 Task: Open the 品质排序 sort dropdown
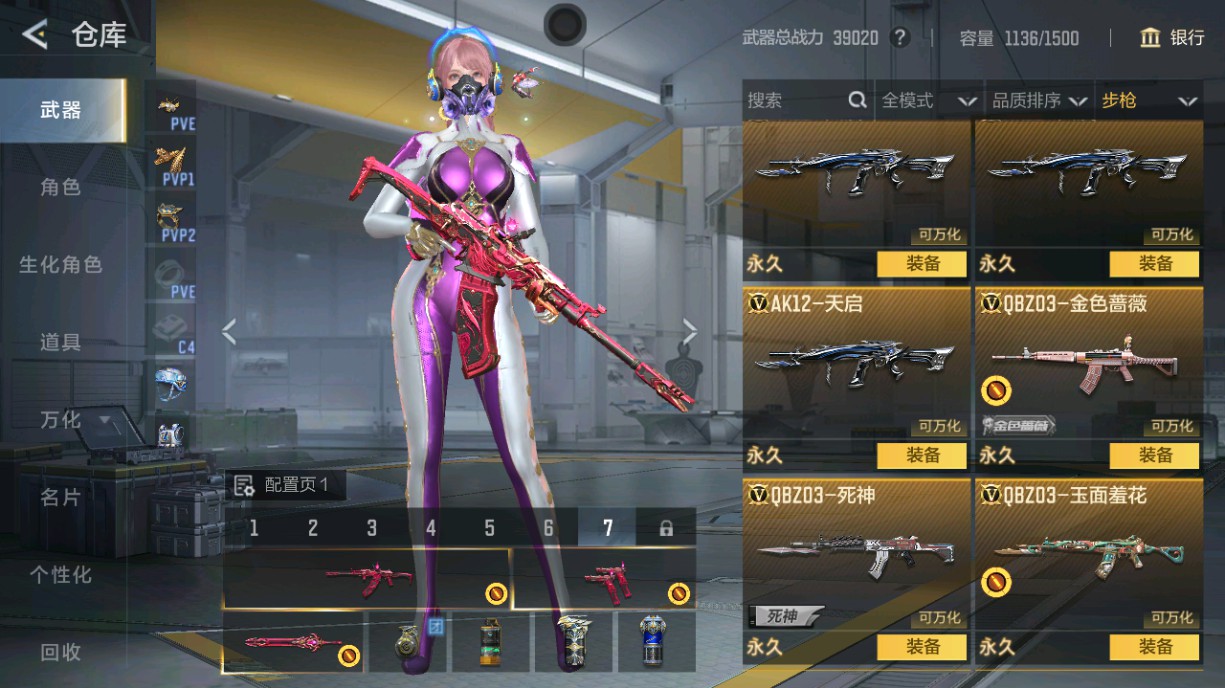(x=1039, y=100)
